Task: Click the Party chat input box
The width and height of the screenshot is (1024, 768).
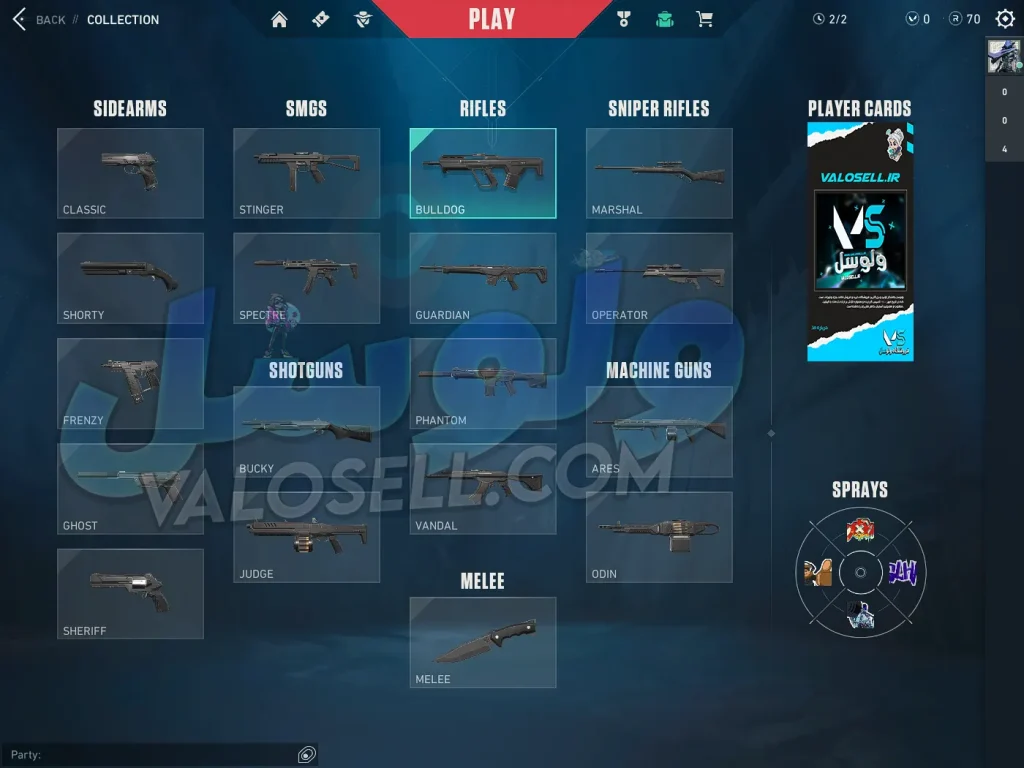Action: pyautogui.click(x=150, y=755)
